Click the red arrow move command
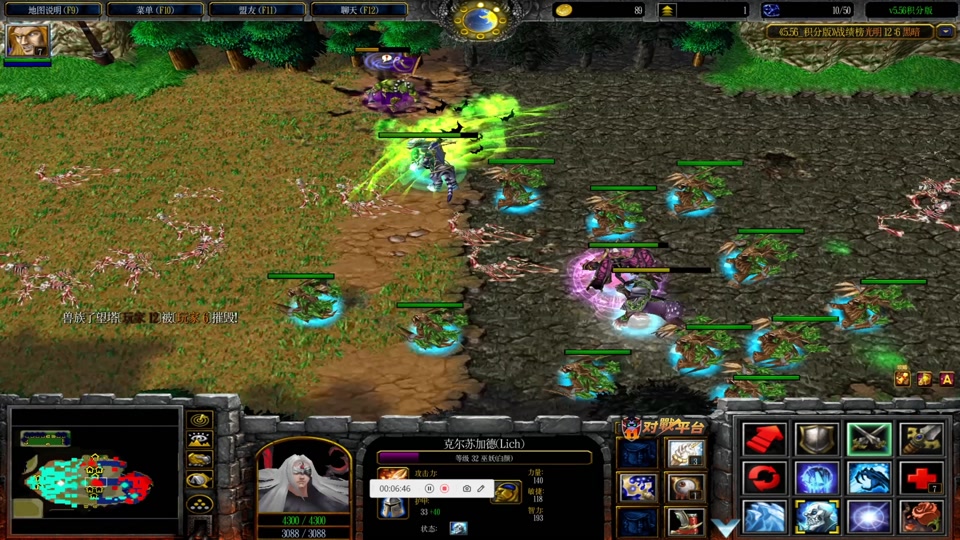The height and width of the screenshot is (540, 960). tap(764, 438)
